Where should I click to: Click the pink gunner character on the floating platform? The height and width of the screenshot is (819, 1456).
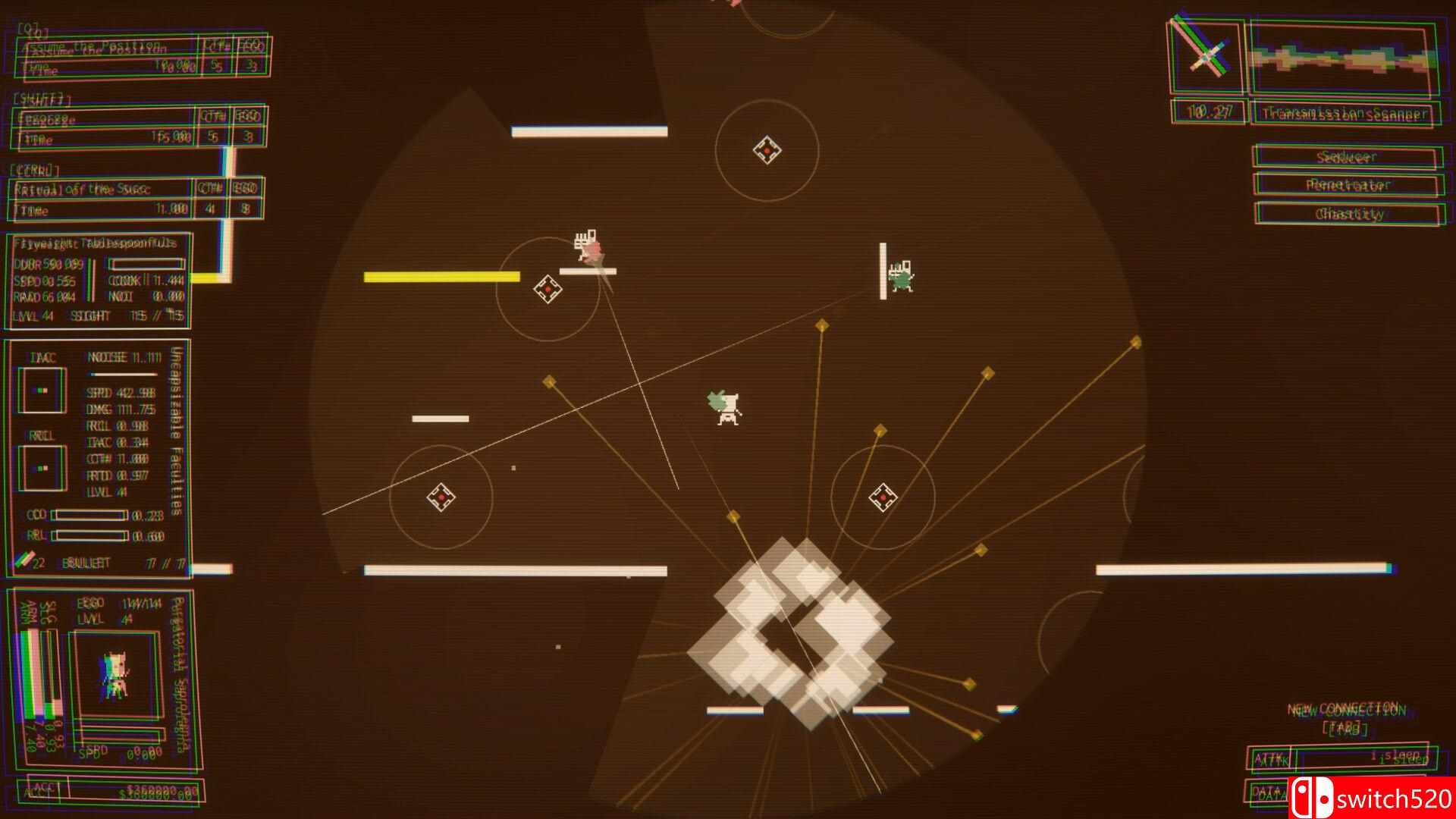pos(590,246)
